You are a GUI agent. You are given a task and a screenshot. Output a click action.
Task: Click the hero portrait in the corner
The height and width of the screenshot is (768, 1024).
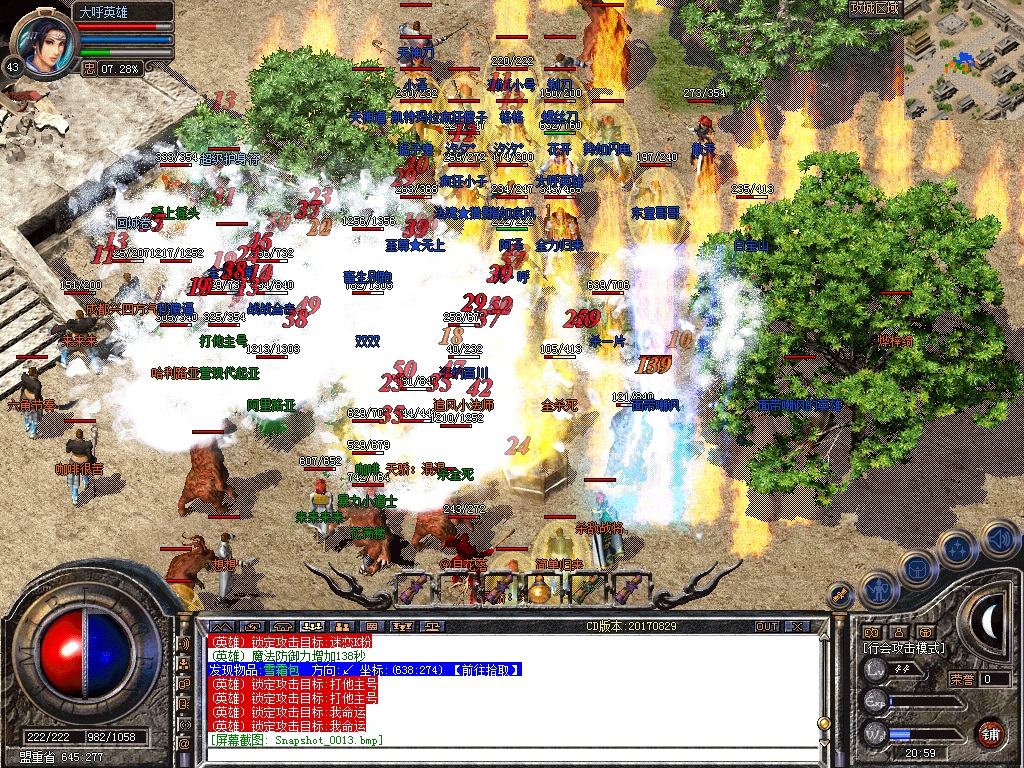coord(41,44)
